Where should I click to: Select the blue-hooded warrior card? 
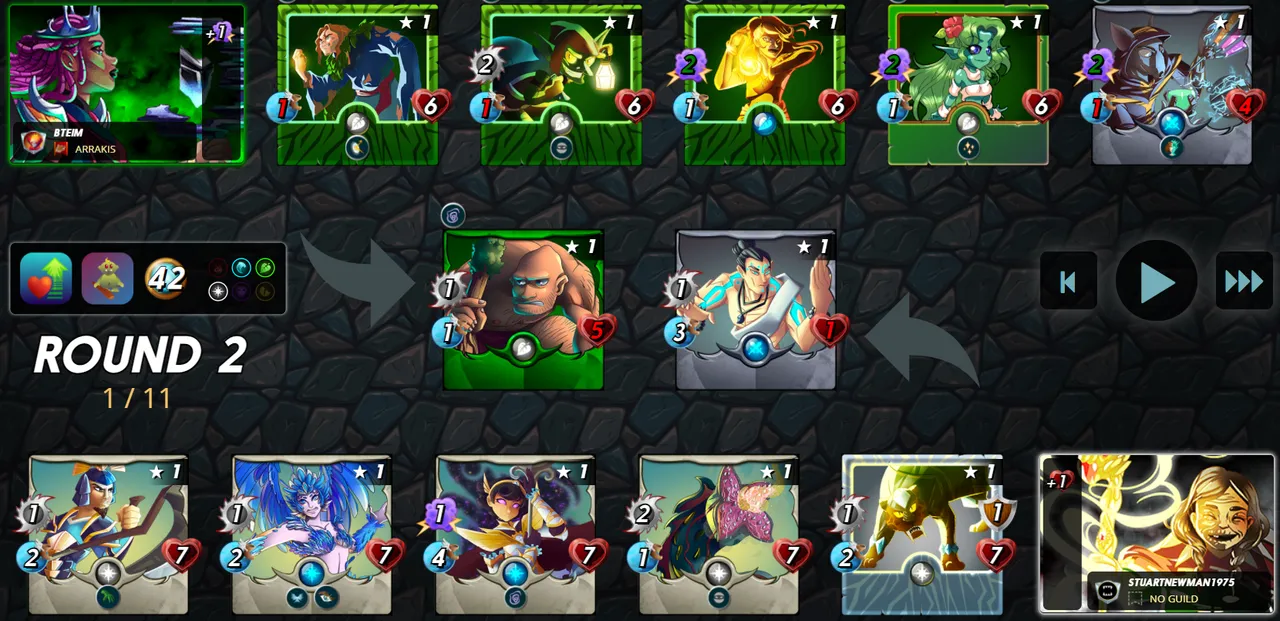(108, 534)
